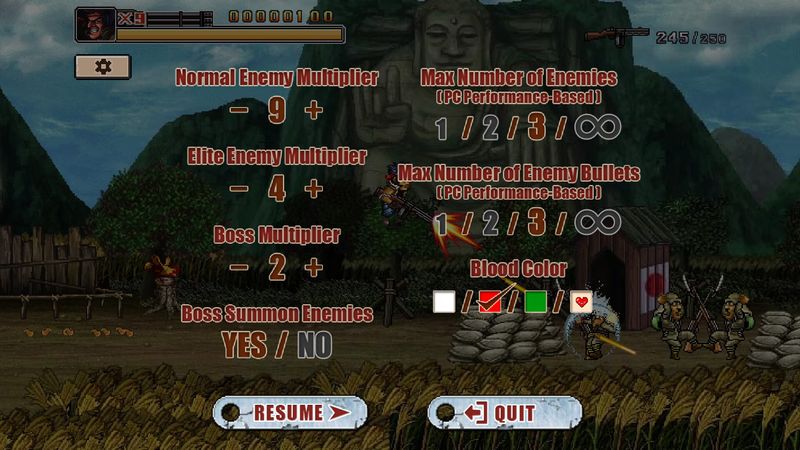Set Max Number of Enemies to 1
The width and height of the screenshot is (800, 450).
tap(441, 127)
